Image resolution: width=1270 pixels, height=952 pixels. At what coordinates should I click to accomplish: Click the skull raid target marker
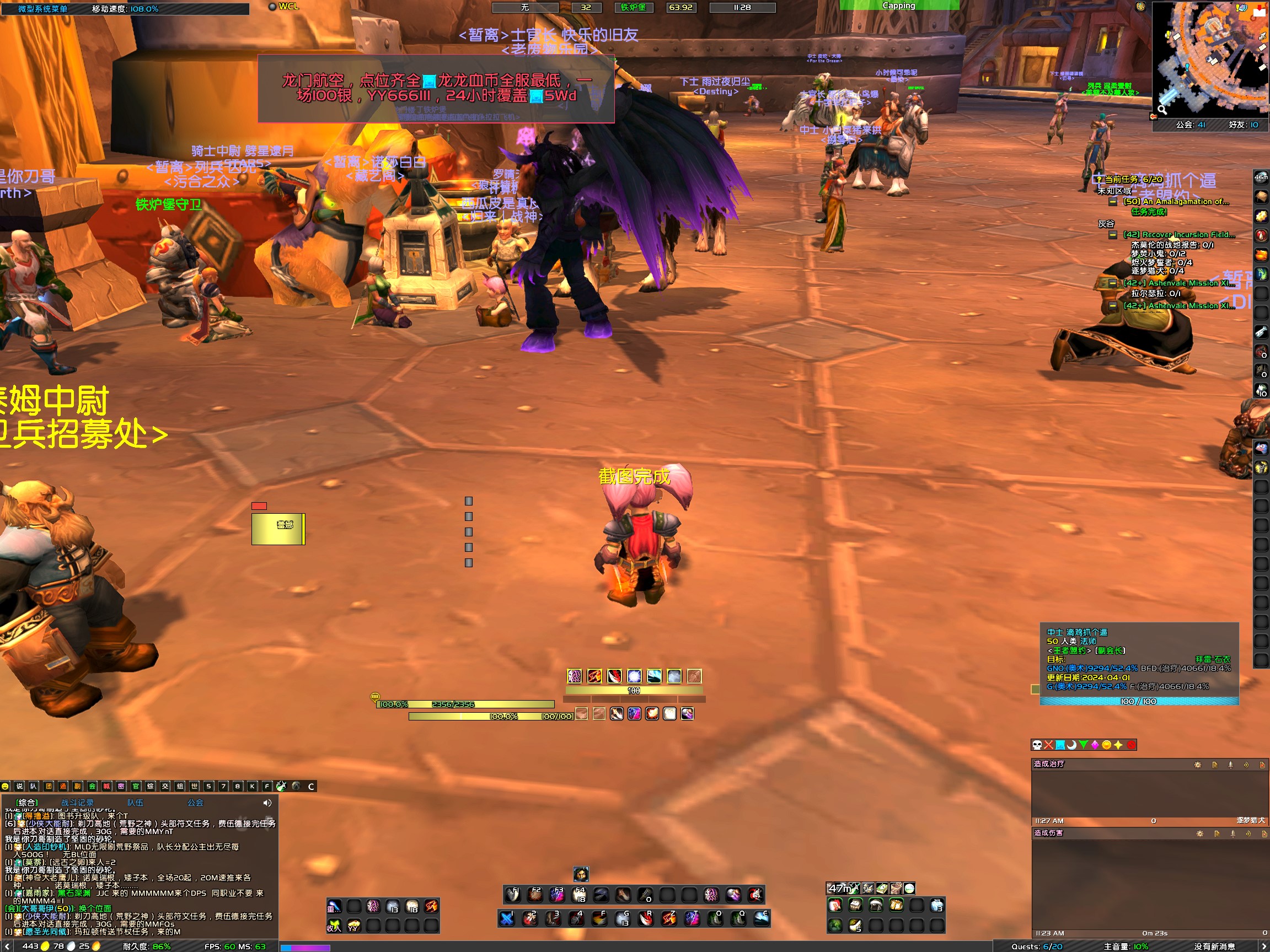pyautogui.click(x=1037, y=745)
